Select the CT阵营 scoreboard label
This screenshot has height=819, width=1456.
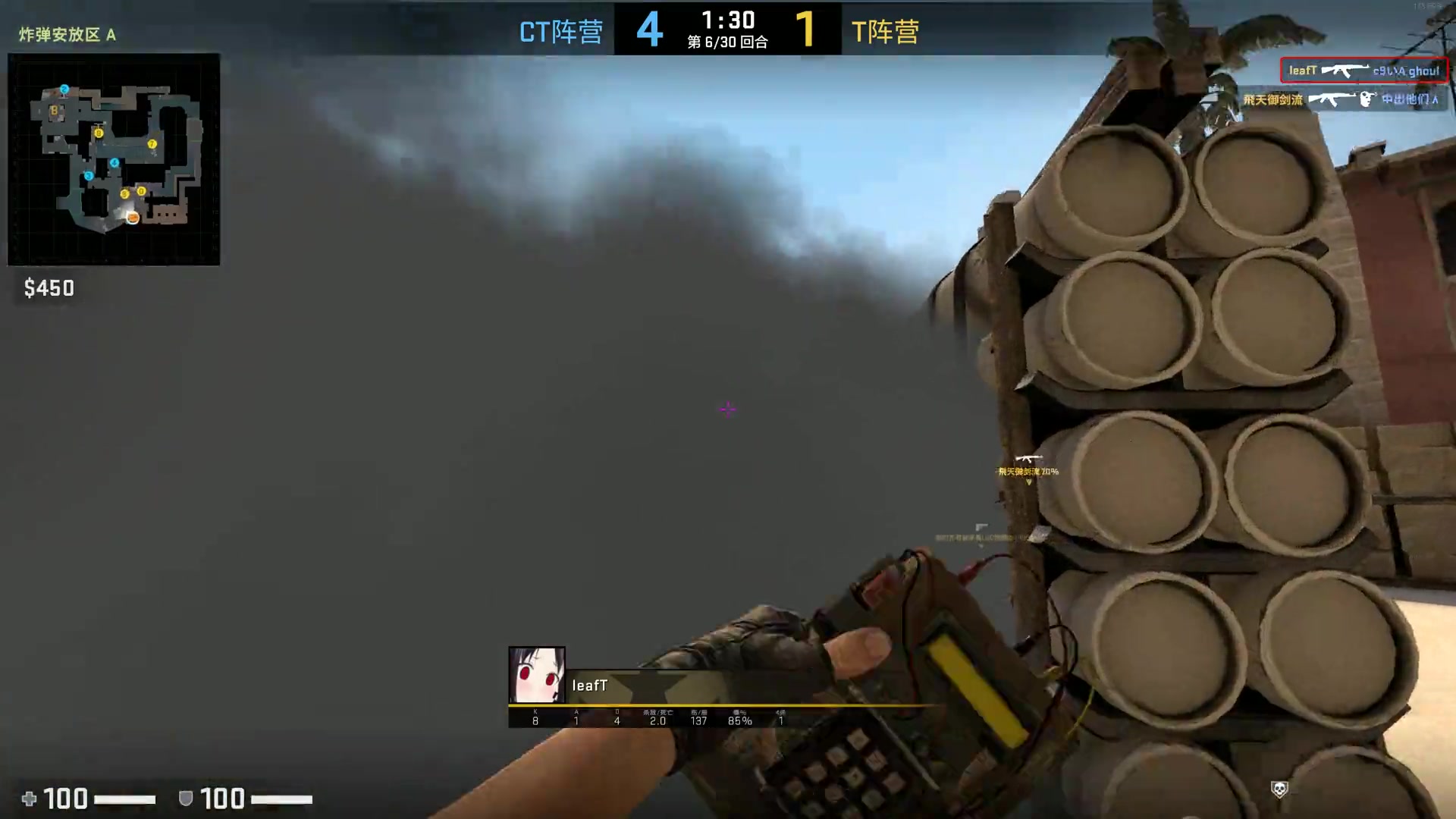(x=560, y=32)
